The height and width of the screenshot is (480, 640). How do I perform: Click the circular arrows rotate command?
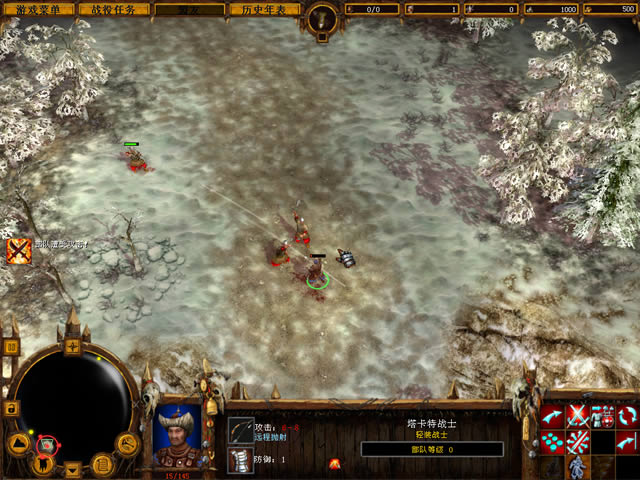coord(627,416)
